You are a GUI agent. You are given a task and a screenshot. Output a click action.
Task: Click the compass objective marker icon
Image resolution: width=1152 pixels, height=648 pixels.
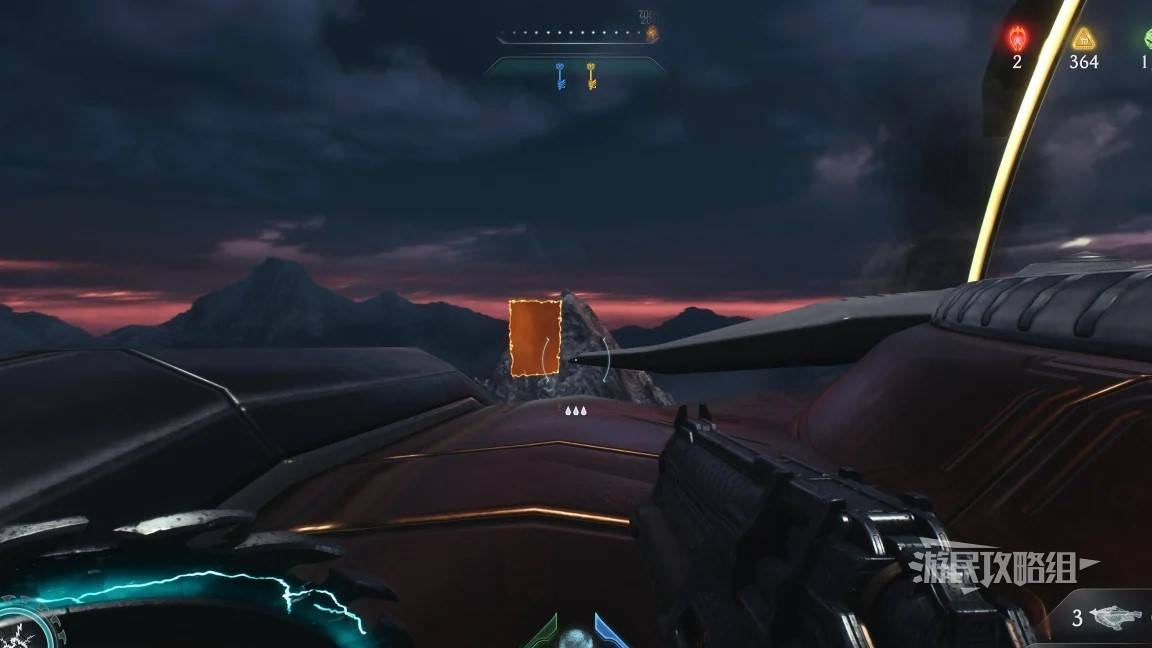pos(651,33)
